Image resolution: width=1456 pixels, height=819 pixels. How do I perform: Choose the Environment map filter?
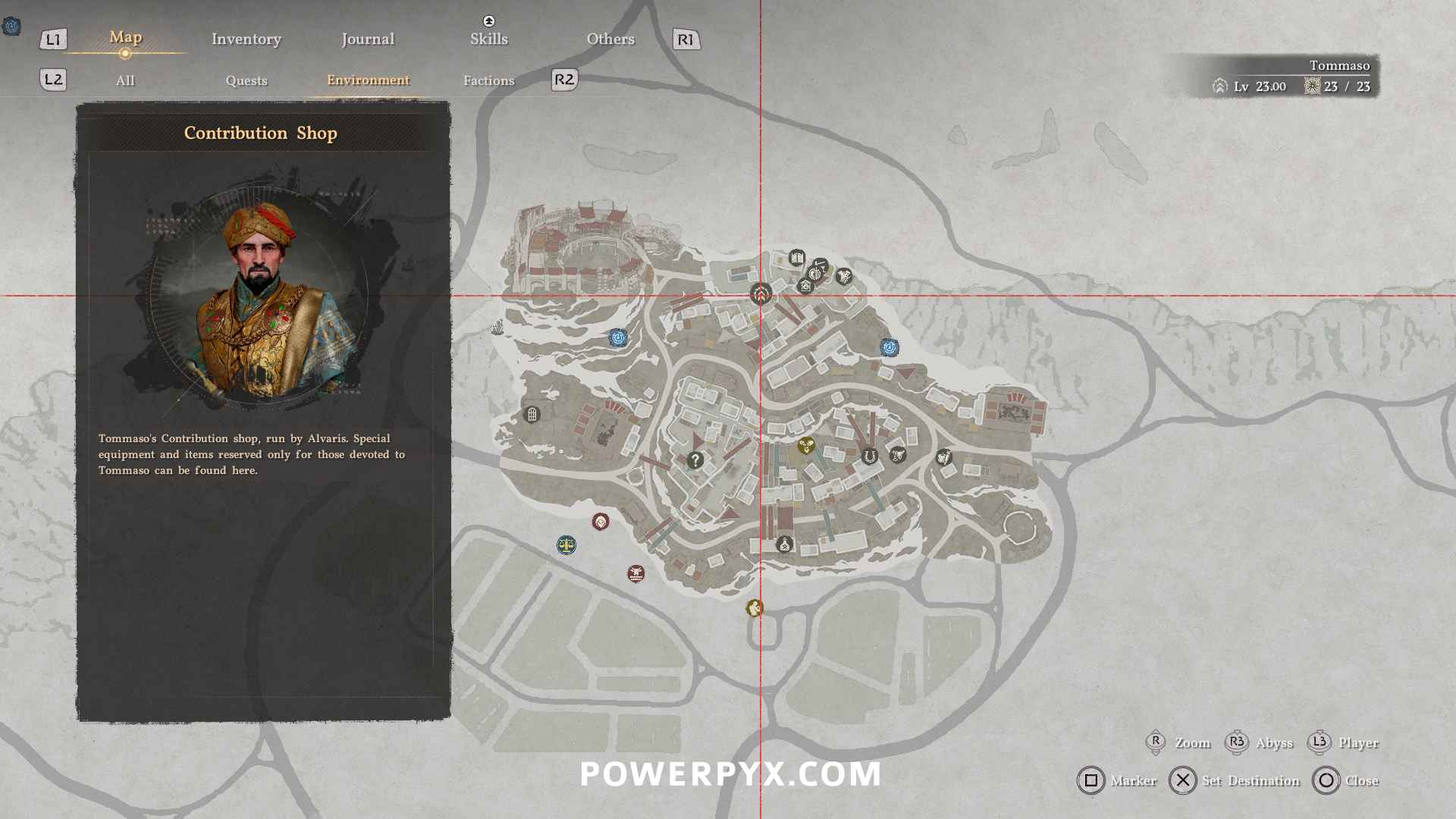368,80
